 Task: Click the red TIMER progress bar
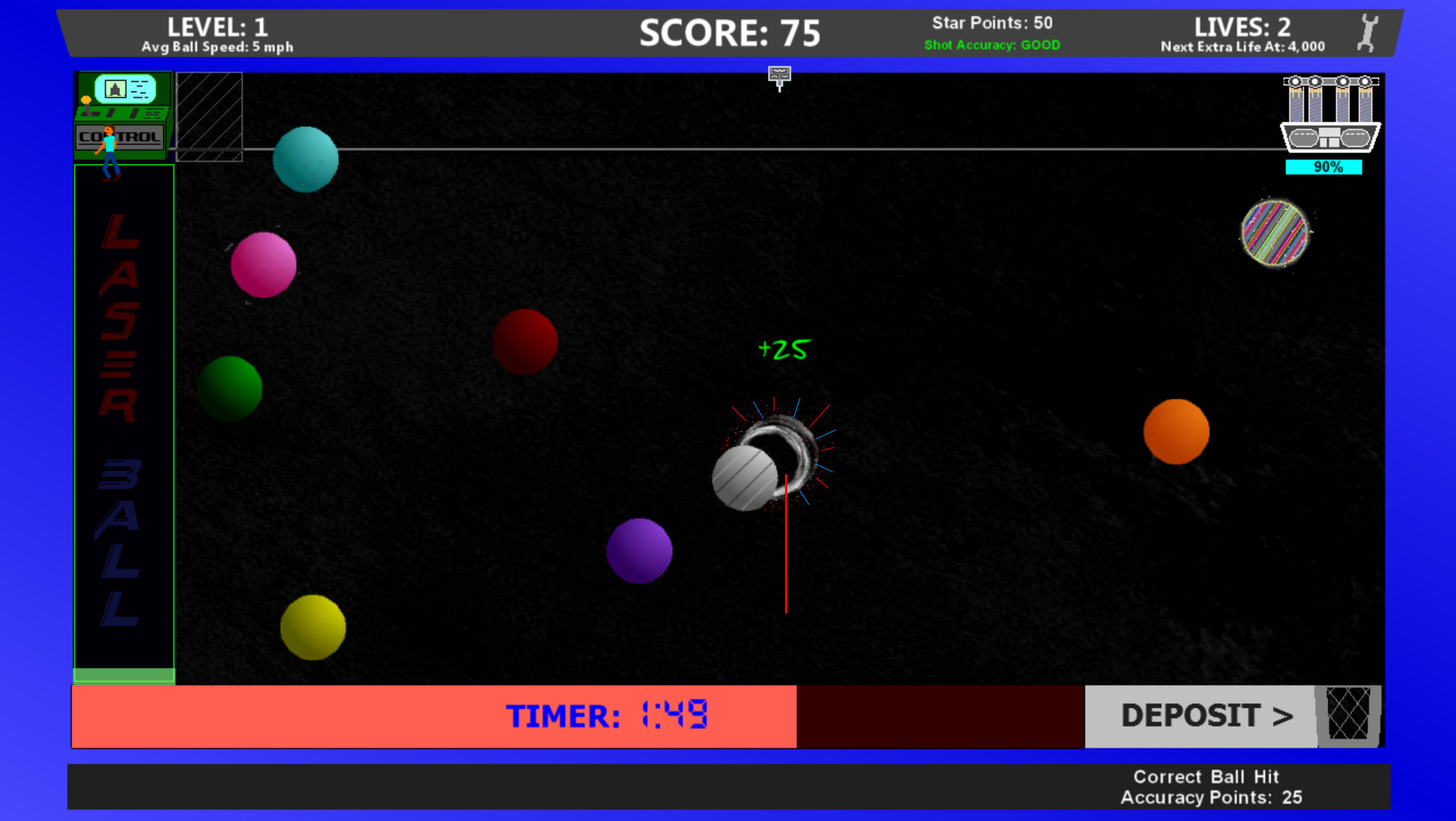point(433,715)
